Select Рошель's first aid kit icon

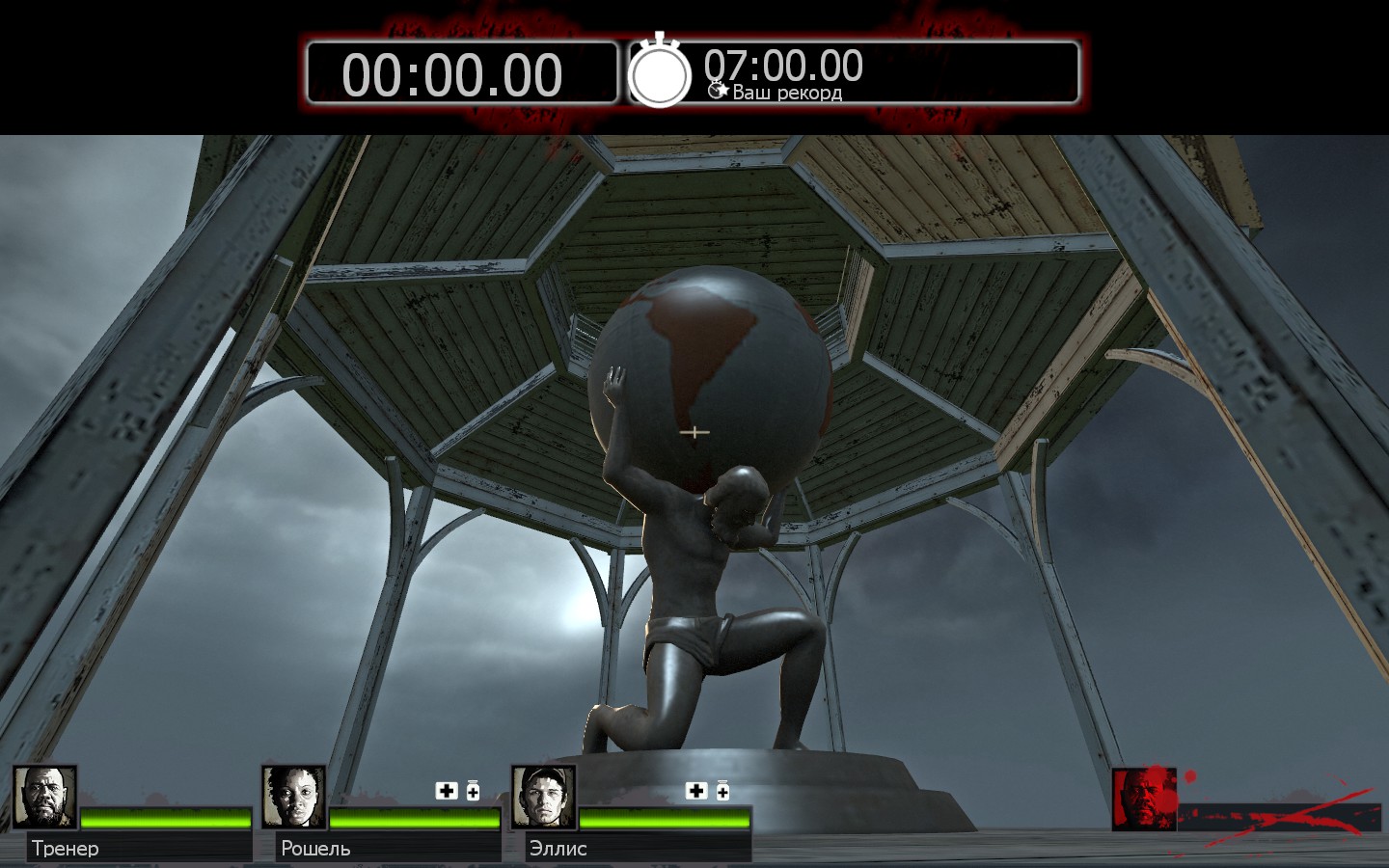click(x=447, y=791)
